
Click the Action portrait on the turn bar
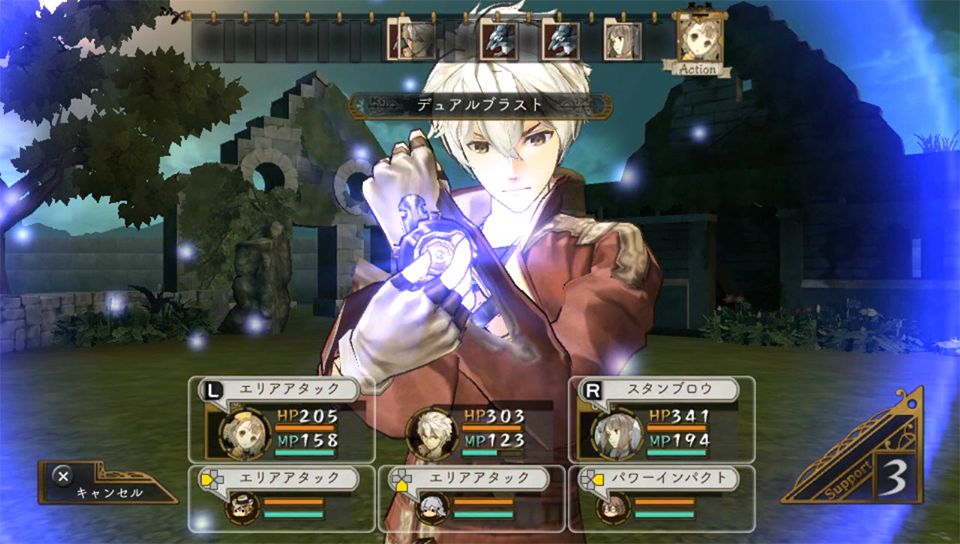coord(696,41)
